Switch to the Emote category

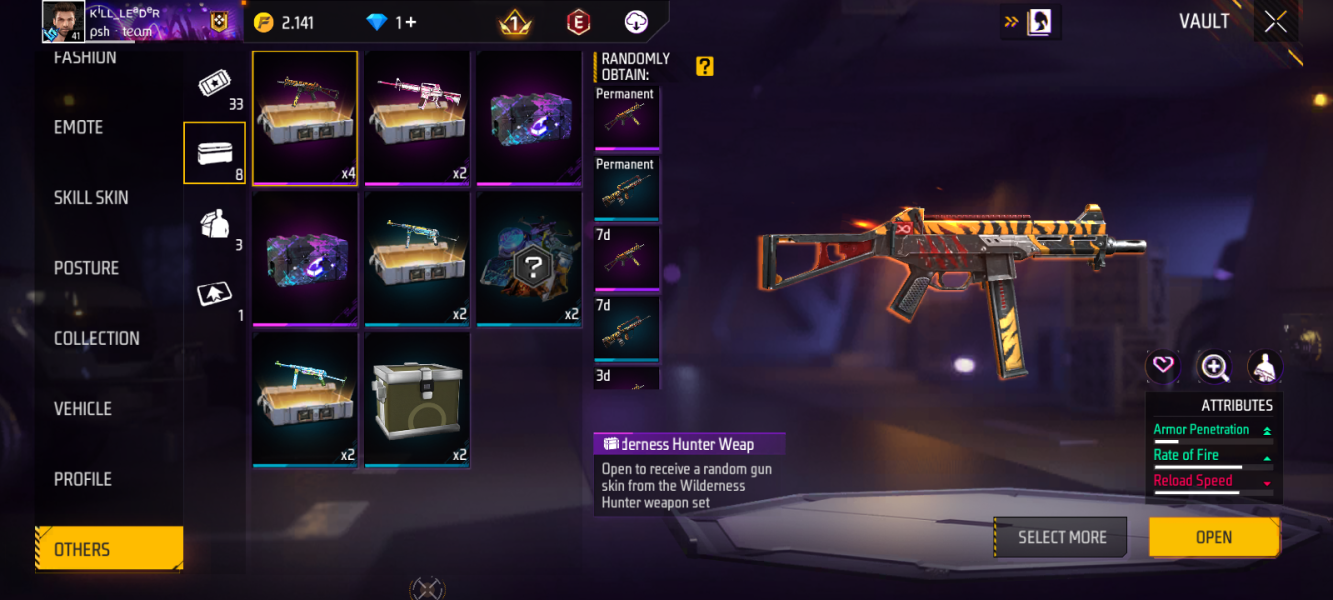(x=79, y=127)
